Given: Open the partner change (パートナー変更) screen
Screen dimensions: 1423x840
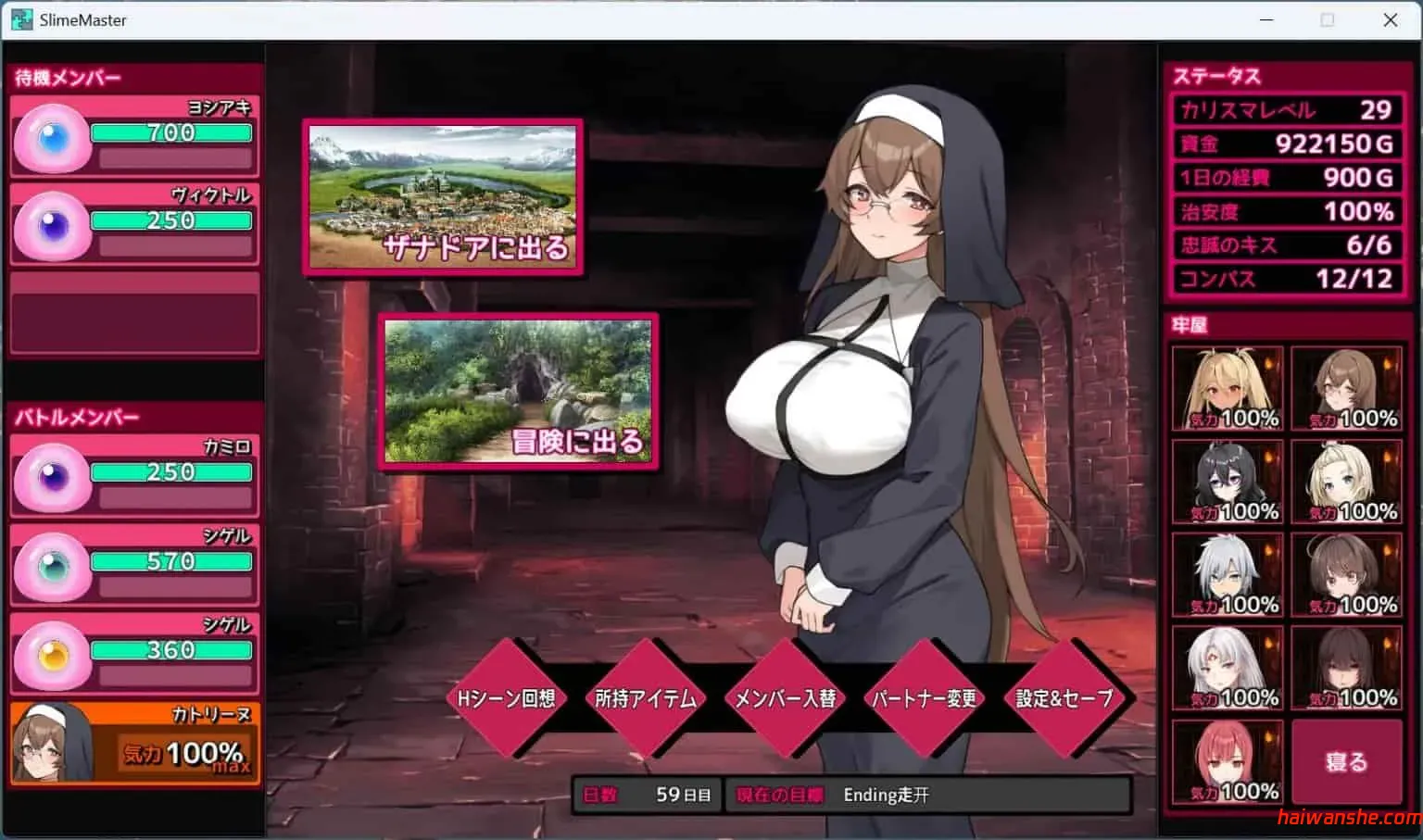Looking at the screenshot, I should coord(923,701).
